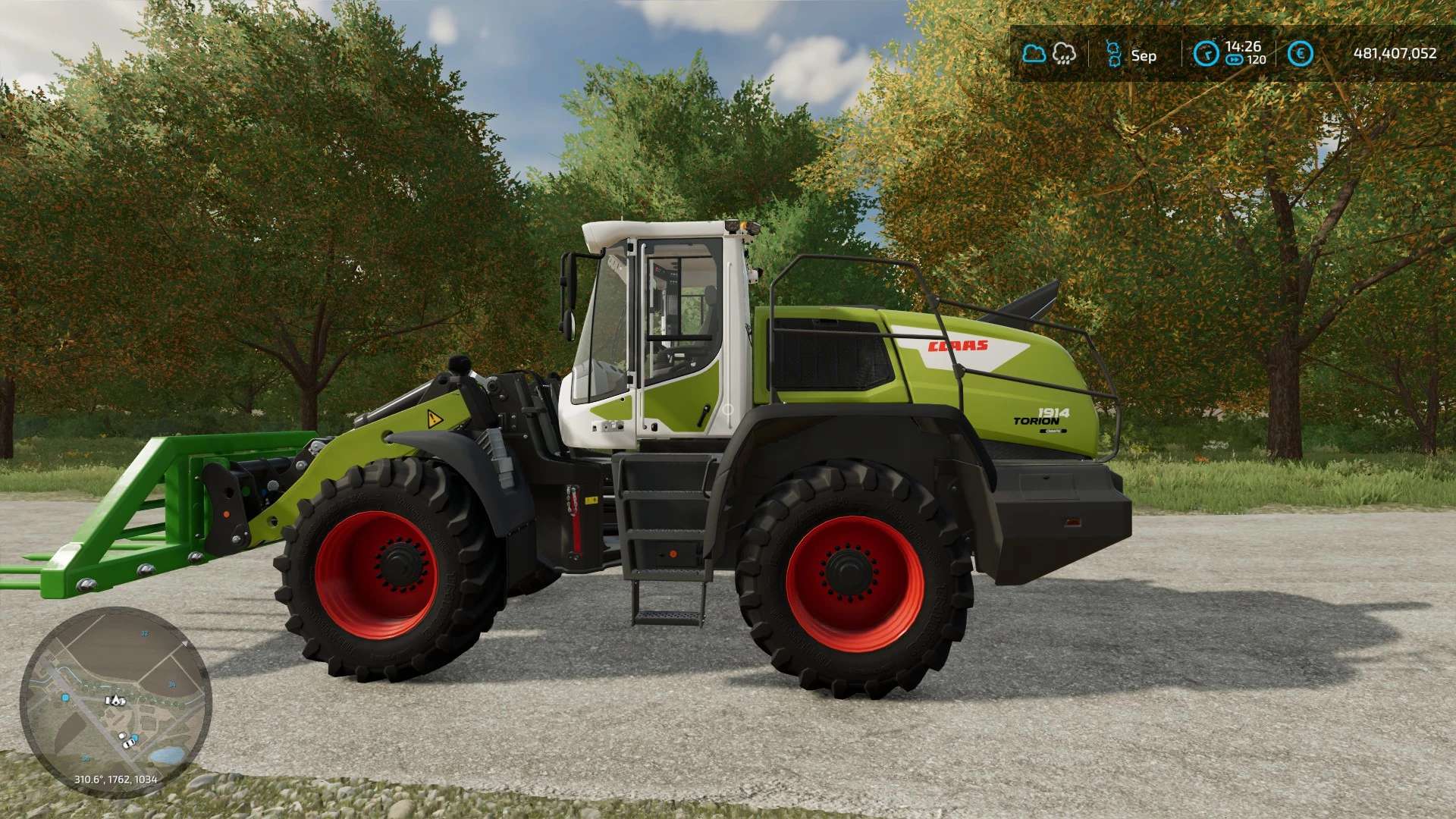1456x819 pixels.
Task: Select the game clock icon
Action: [x=1206, y=54]
